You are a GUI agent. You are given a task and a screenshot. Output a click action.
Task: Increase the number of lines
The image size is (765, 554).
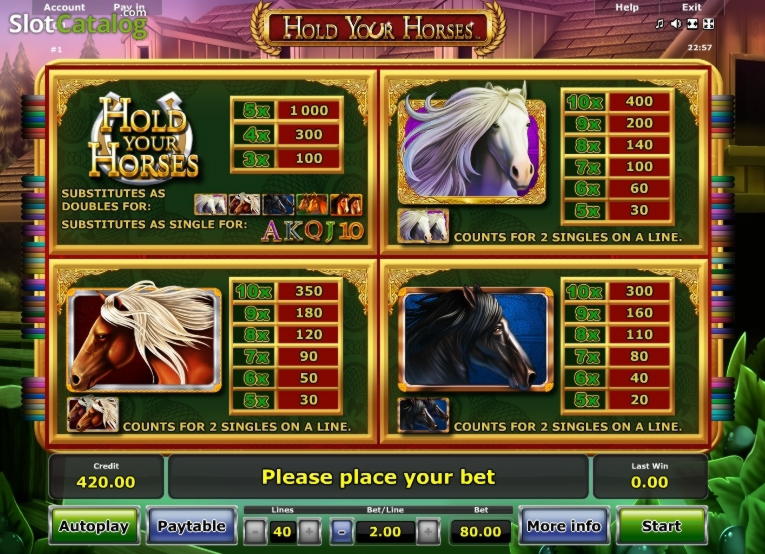click(x=309, y=531)
